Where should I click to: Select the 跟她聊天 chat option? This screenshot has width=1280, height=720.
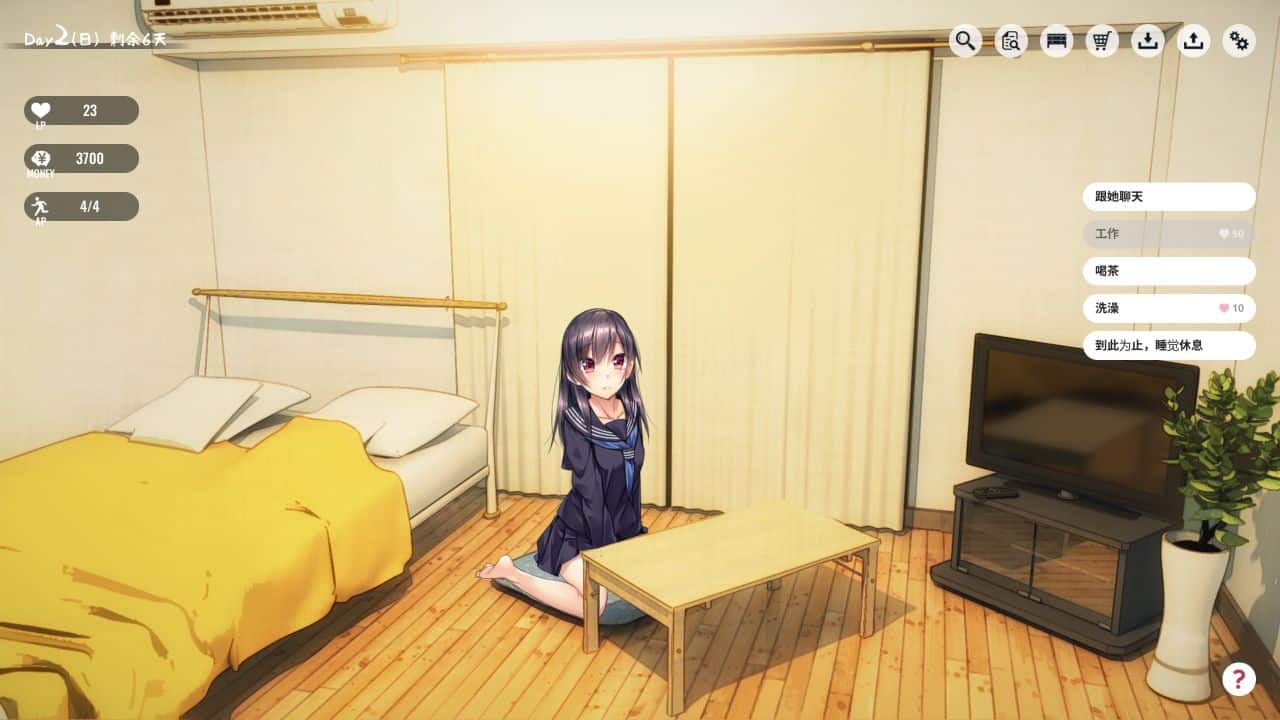(1168, 197)
